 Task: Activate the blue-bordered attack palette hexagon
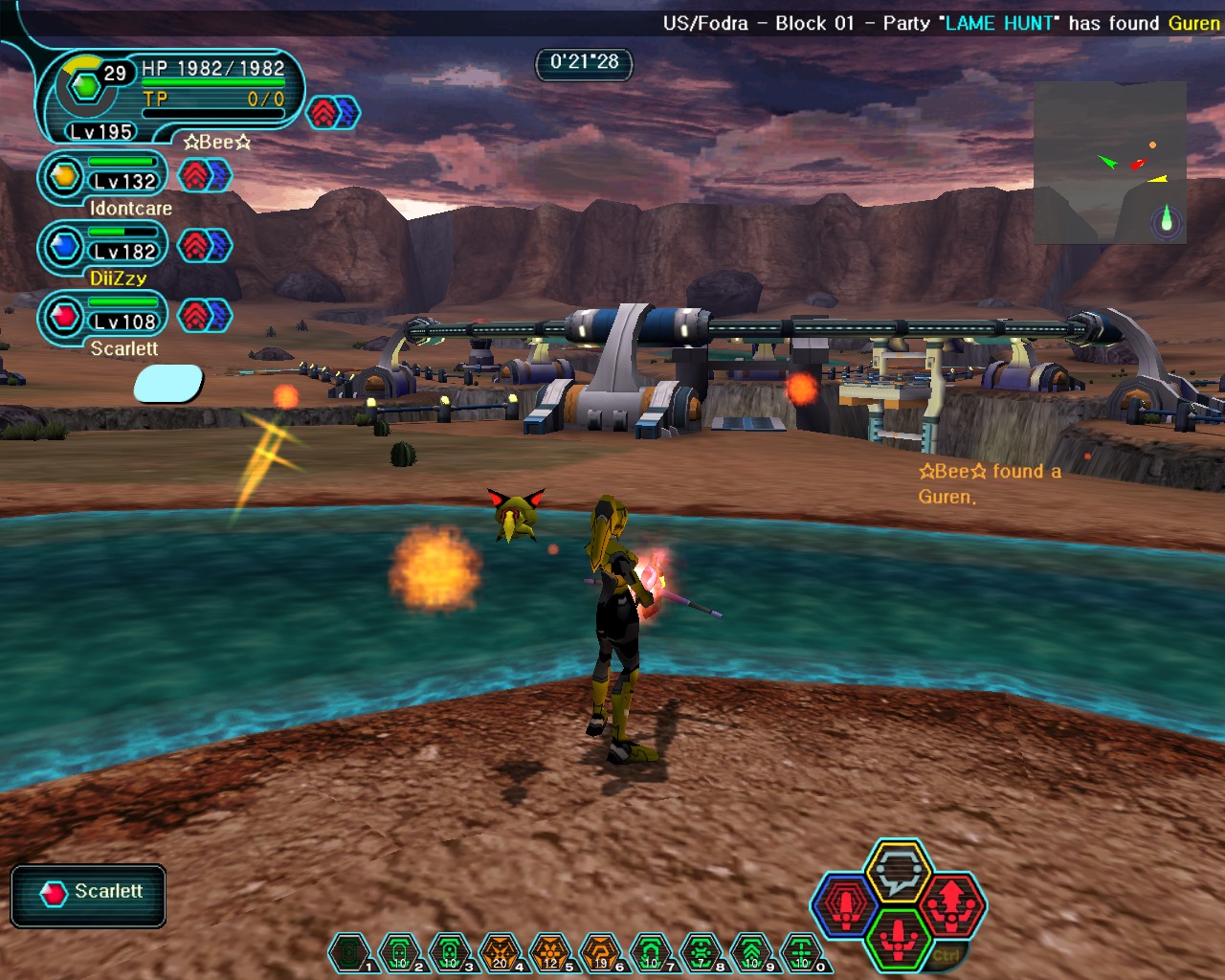pyautogui.click(x=846, y=904)
